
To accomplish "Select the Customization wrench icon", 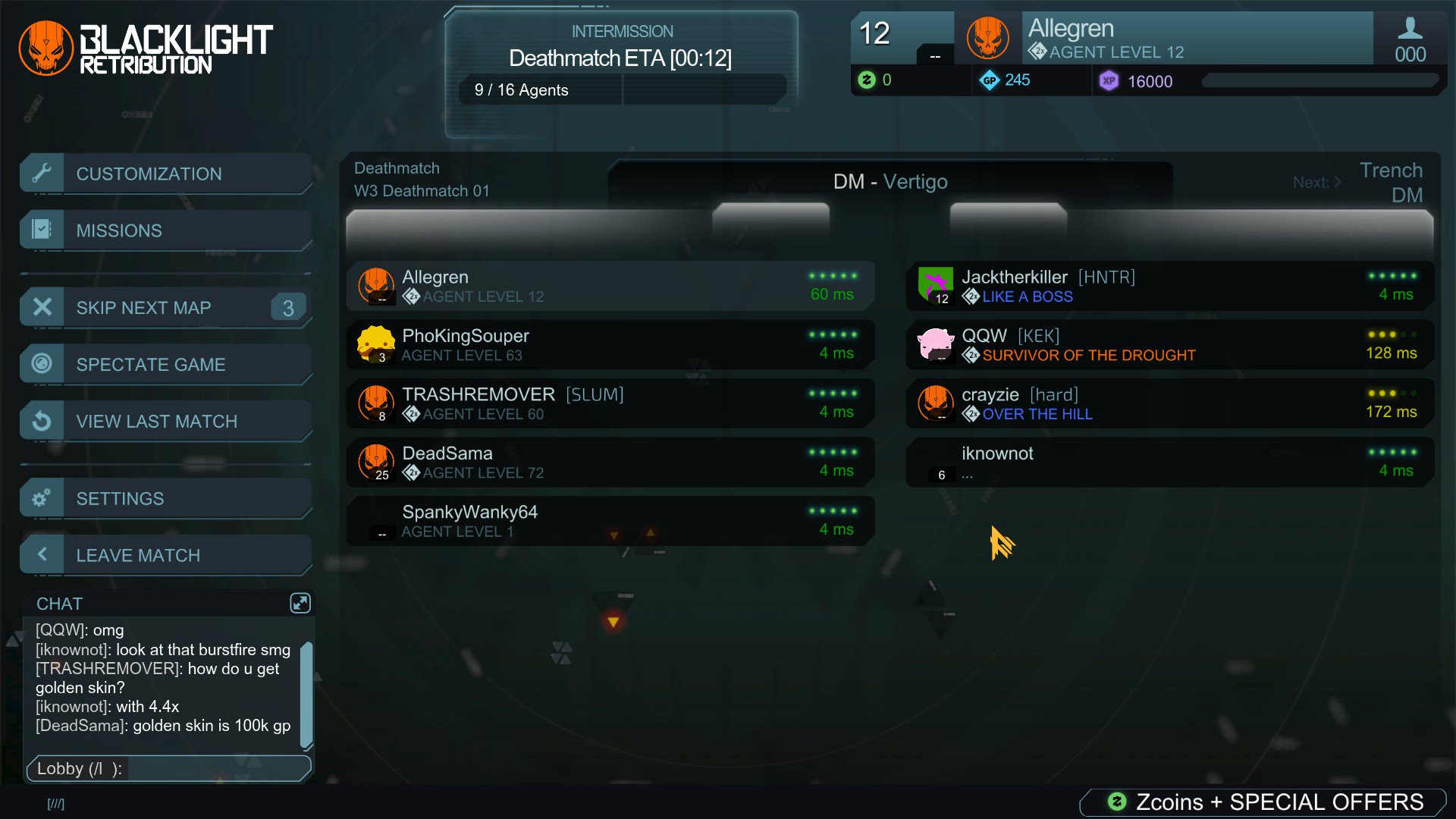I will pyautogui.click(x=42, y=173).
